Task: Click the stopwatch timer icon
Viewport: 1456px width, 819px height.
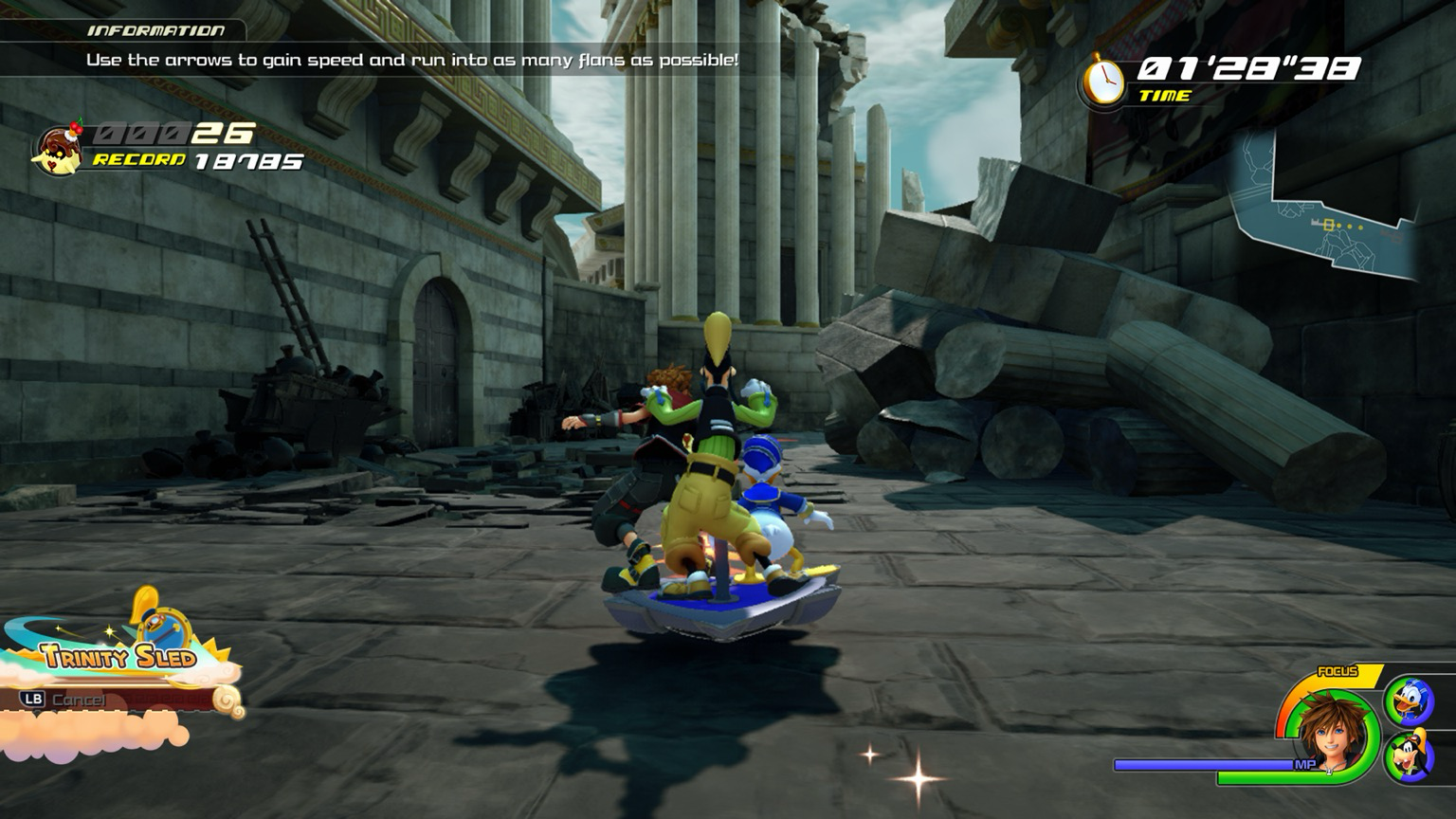Action: [1102, 82]
